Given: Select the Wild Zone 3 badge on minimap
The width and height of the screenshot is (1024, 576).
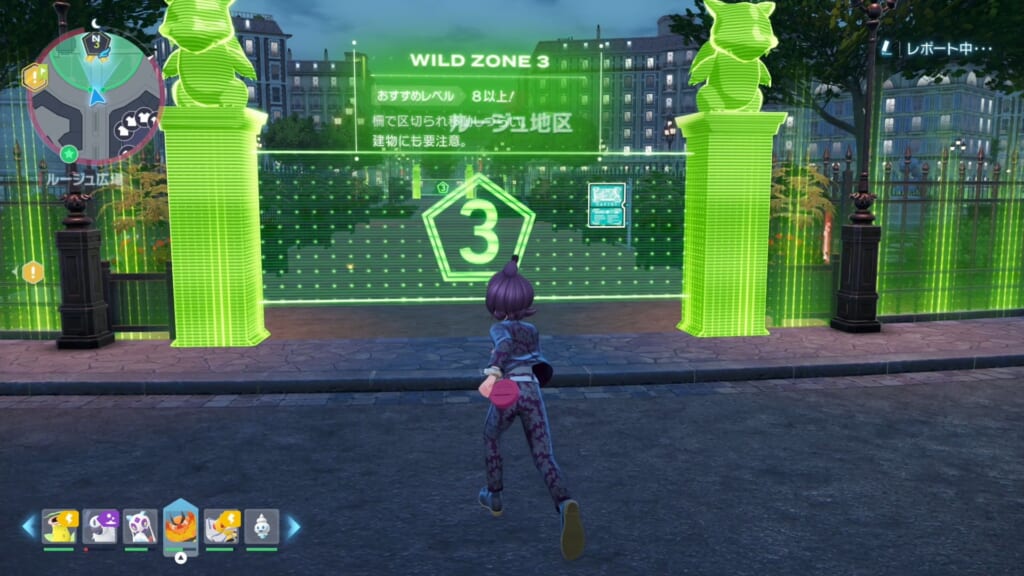Looking at the screenshot, I should click(x=96, y=40).
